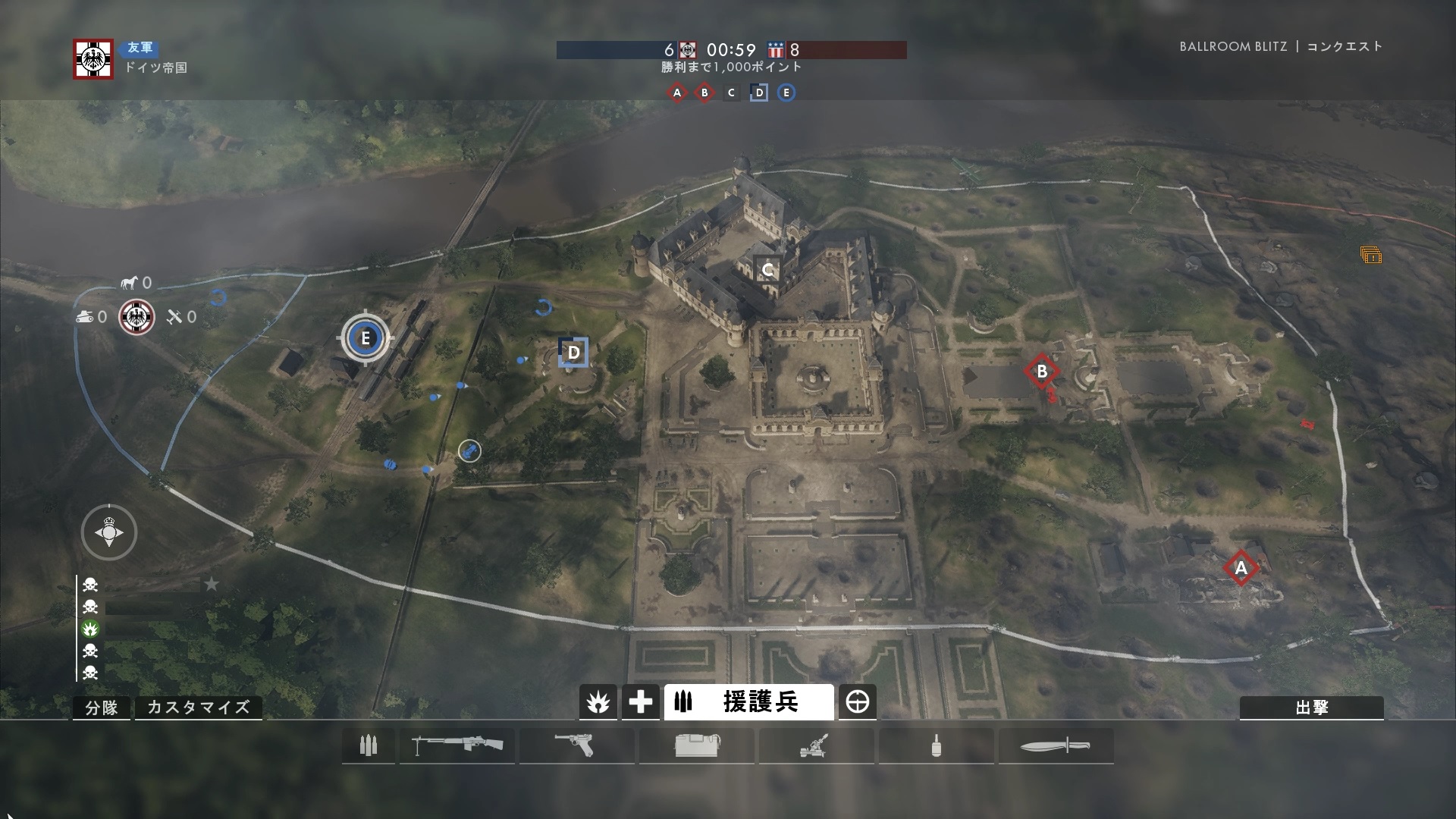Switch to the Assault class explosion icon
This screenshot has width=1456, height=819.
598,702
